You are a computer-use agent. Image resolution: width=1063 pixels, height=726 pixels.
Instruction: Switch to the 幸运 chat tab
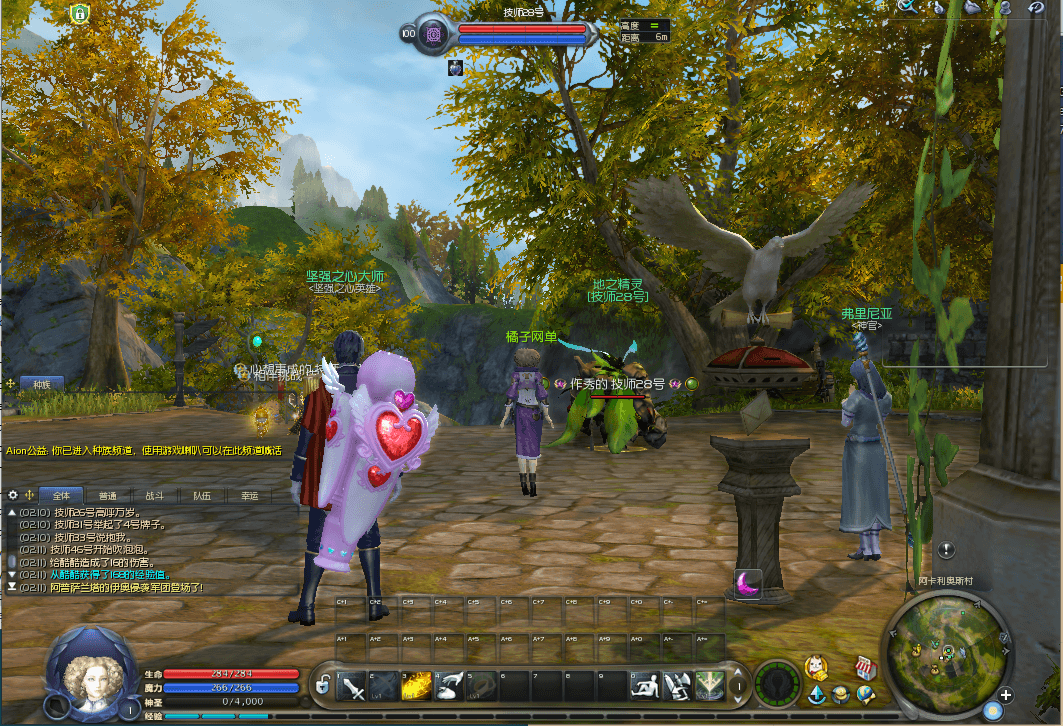(x=249, y=495)
